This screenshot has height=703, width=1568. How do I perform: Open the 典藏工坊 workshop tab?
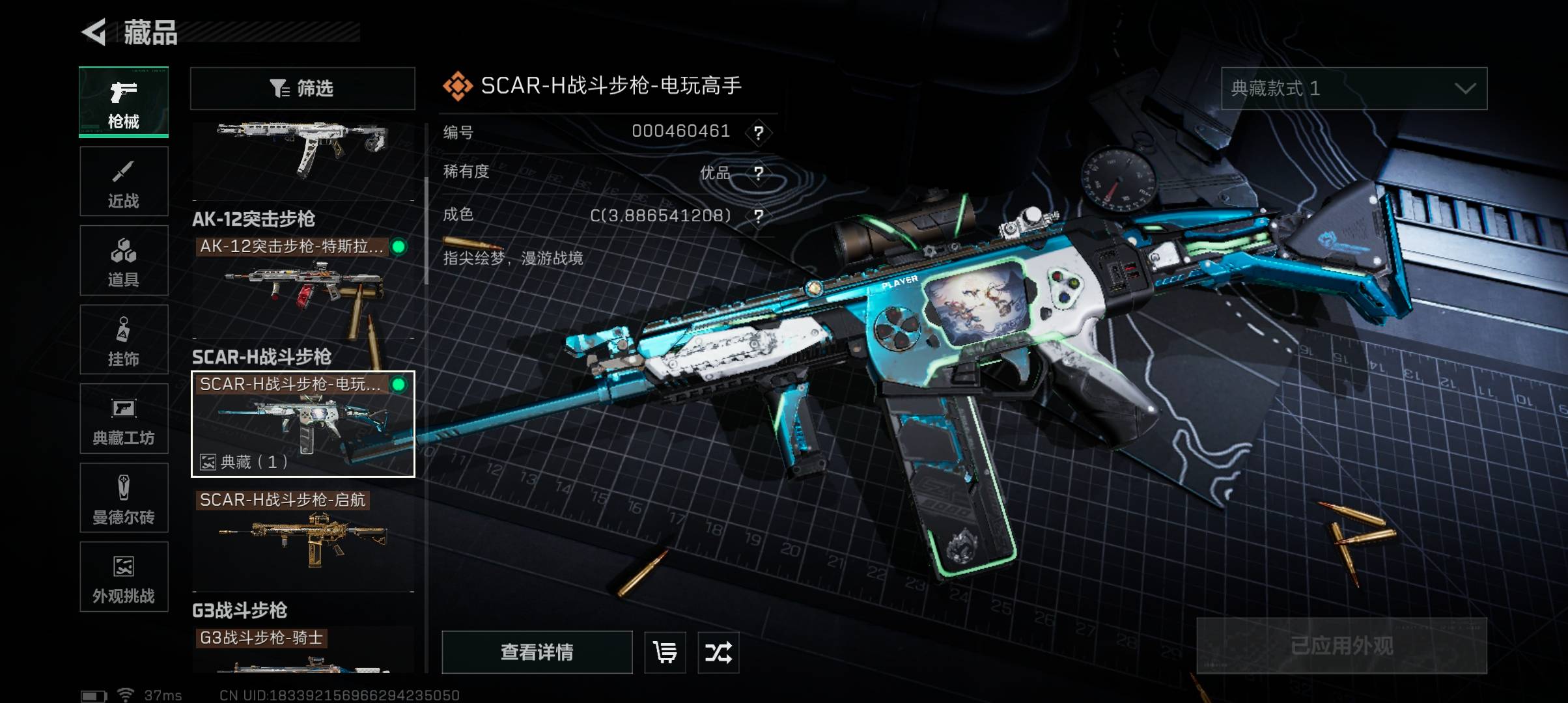click(x=124, y=419)
